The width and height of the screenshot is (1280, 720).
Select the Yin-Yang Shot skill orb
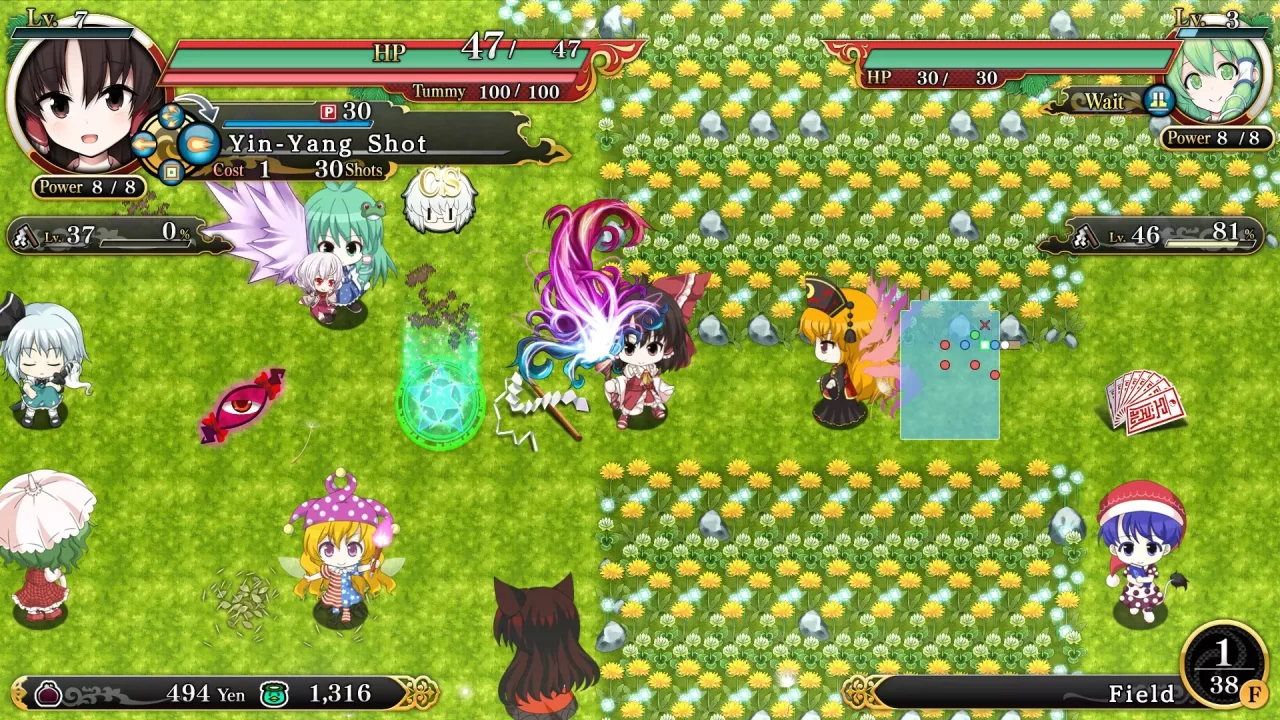pyautogui.click(x=198, y=143)
